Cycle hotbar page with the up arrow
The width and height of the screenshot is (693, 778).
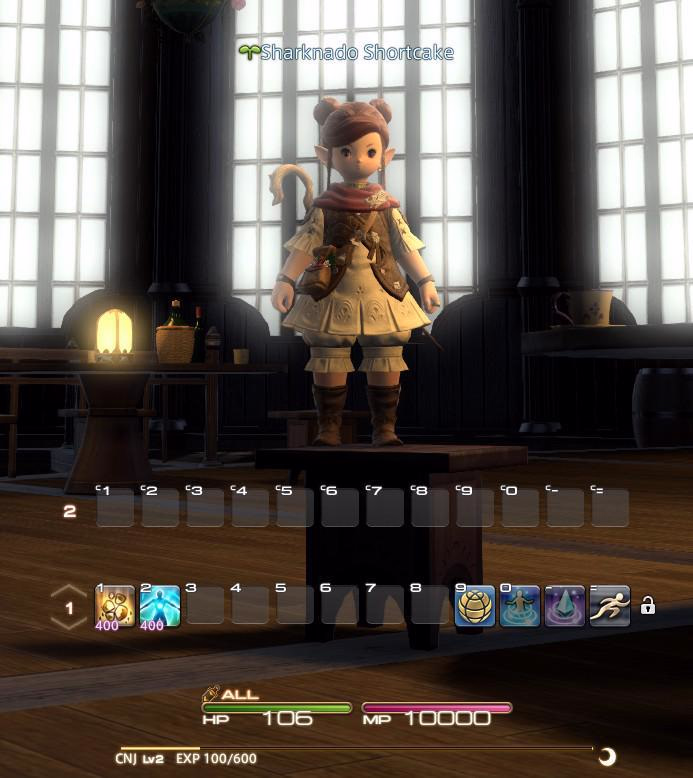tap(69, 591)
